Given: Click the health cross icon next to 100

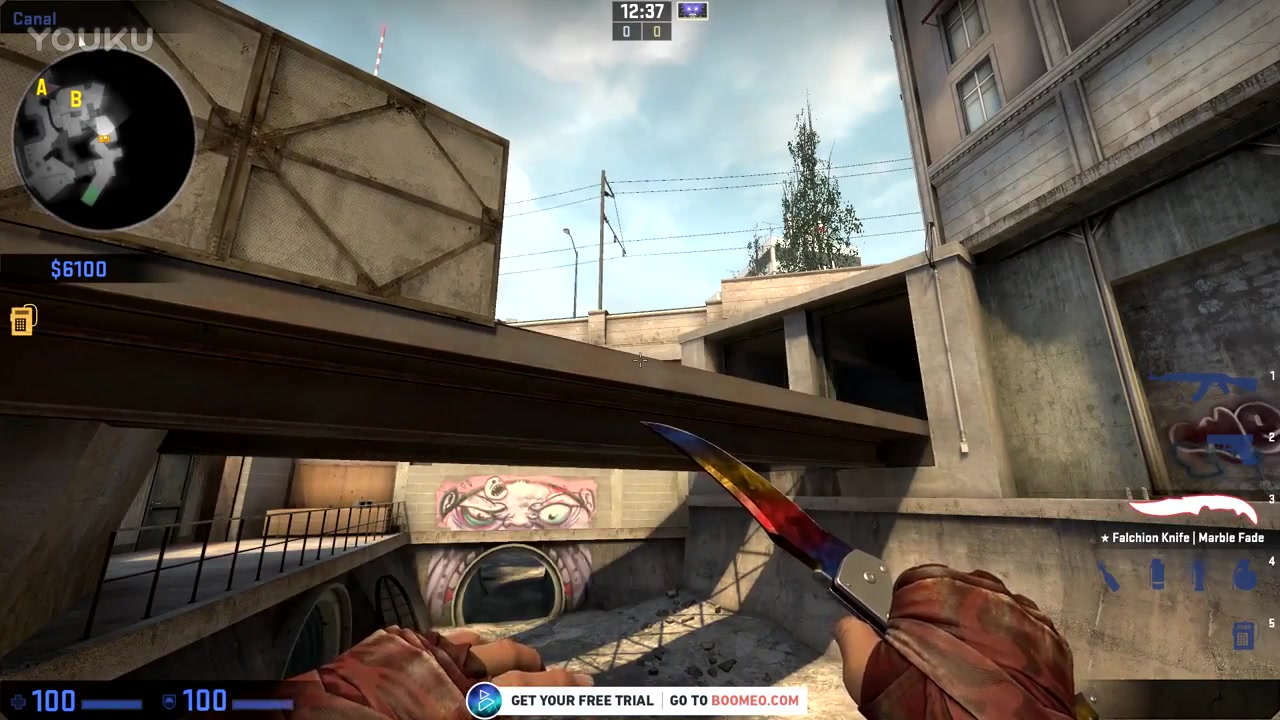Looking at the screenshot, I should (x=18, y=701).
